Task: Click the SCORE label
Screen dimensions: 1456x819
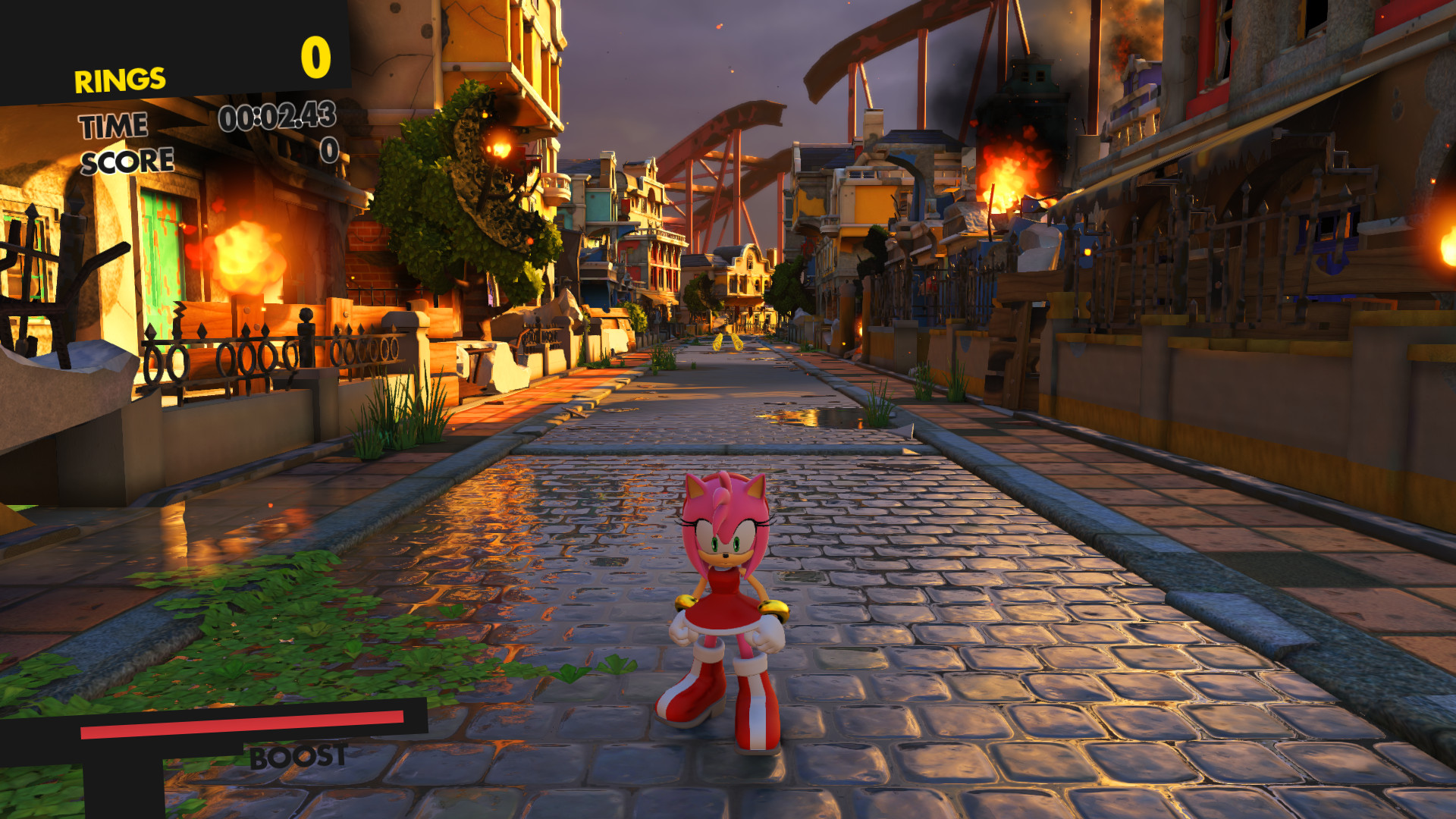Action: coord(127,160)
